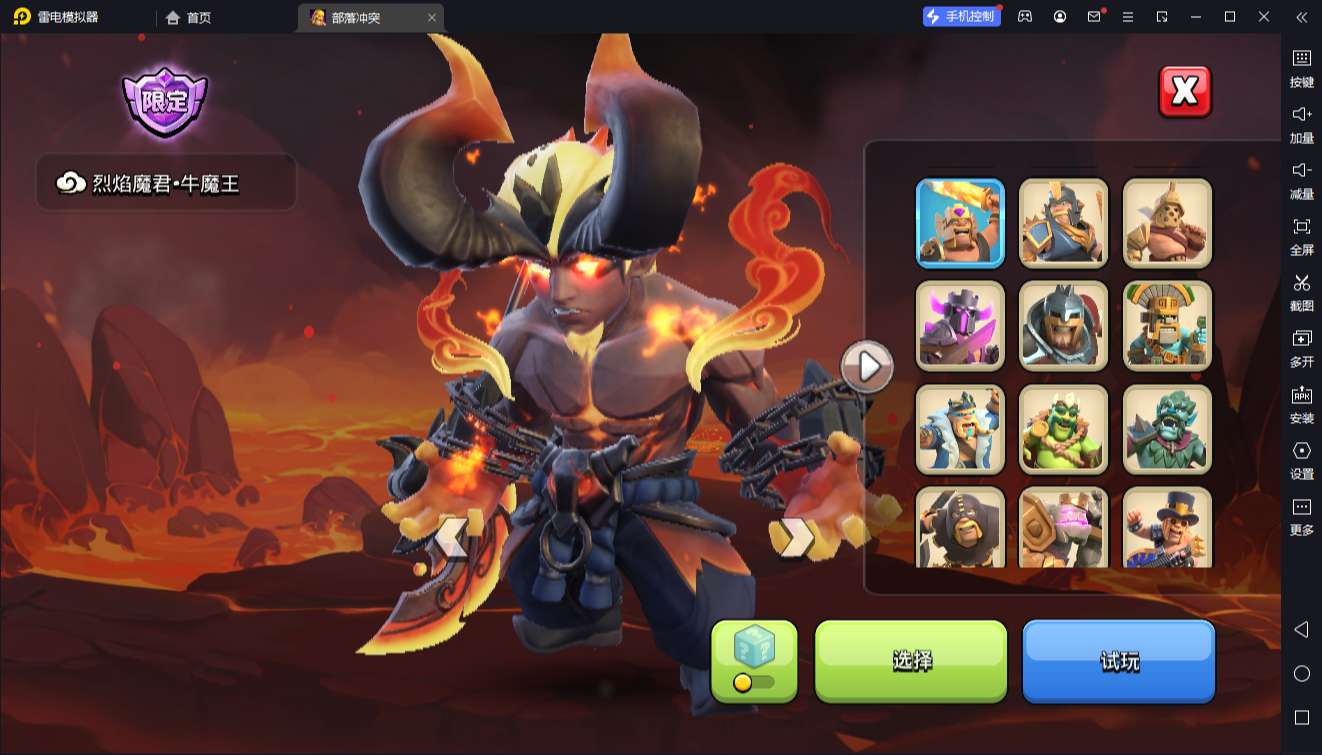Pick the gladiator king with perforated gold helmet

click(x=1167, y=223)
